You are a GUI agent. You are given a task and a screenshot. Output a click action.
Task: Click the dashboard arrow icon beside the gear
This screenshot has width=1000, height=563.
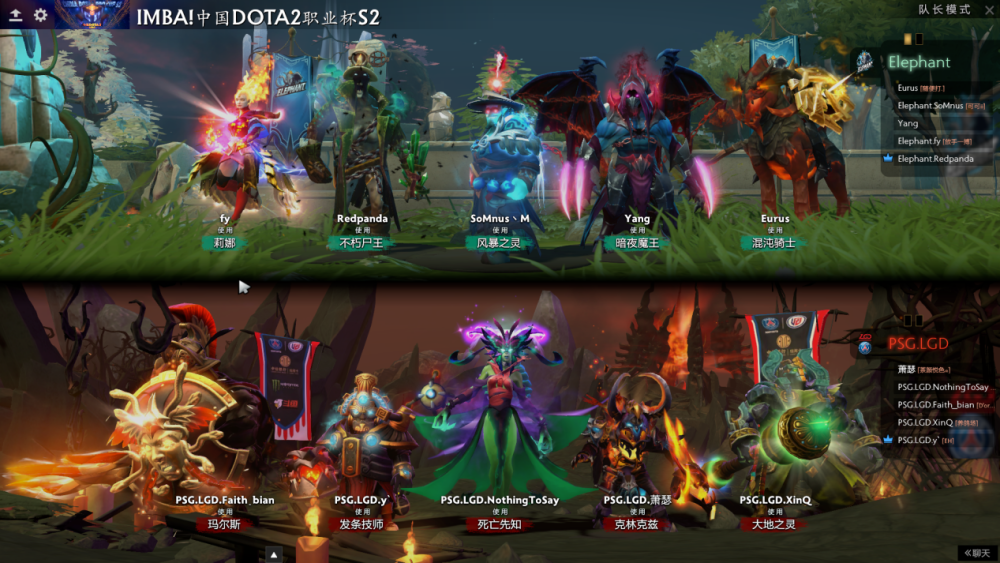click(16, 15)
